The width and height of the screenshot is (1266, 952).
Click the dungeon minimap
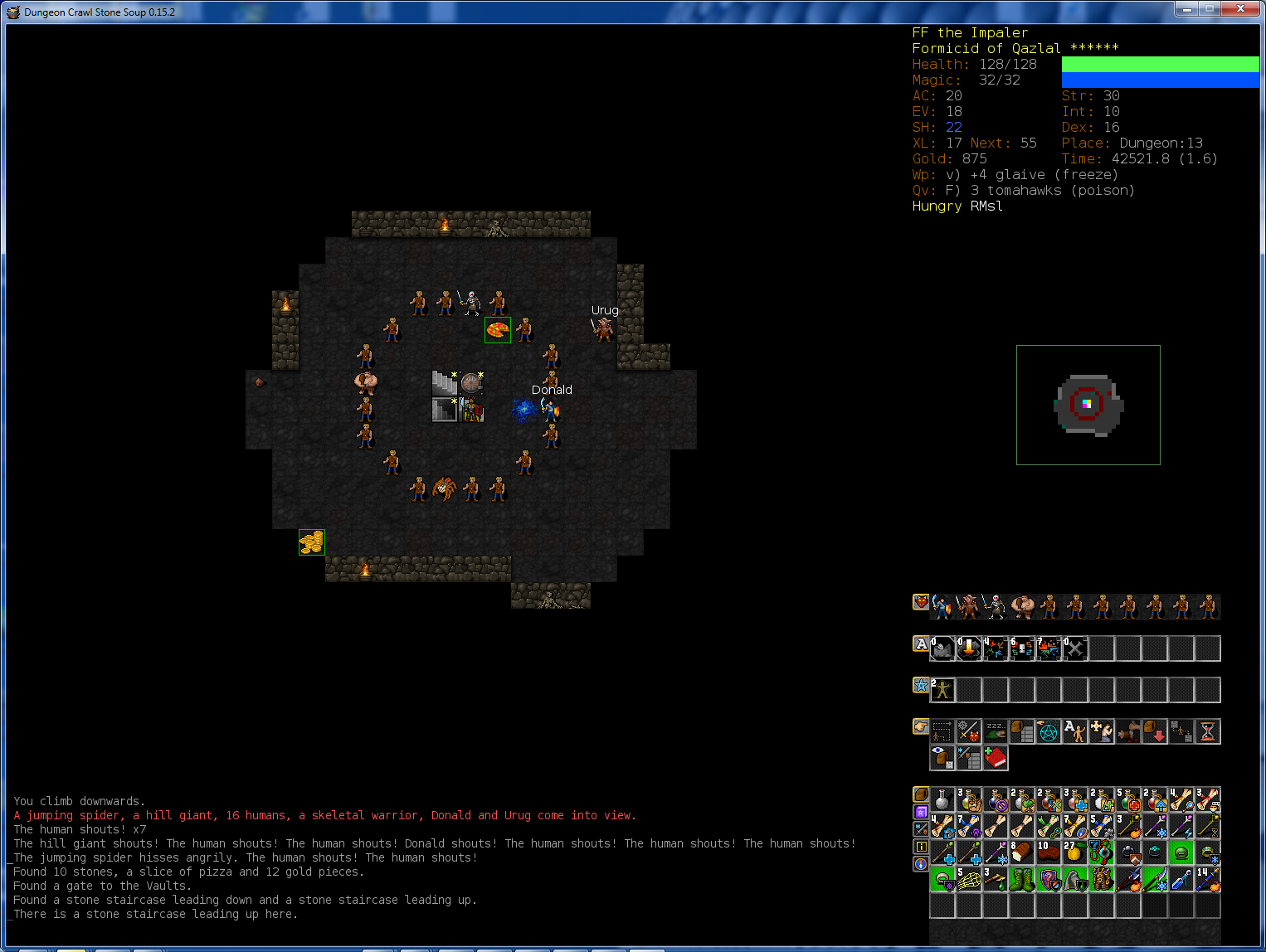tap(1088, 405)
